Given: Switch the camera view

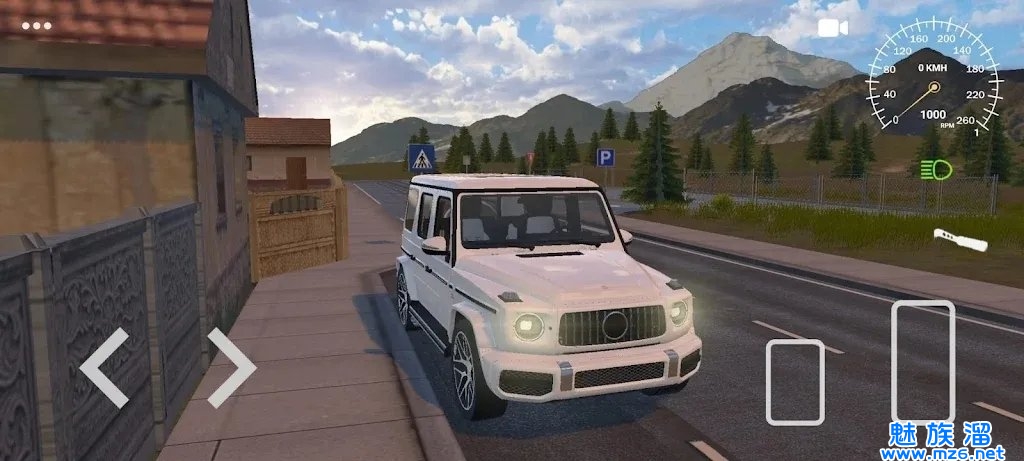Looking at the screenshot, I should pyautogui.click(x=832, y=28).
